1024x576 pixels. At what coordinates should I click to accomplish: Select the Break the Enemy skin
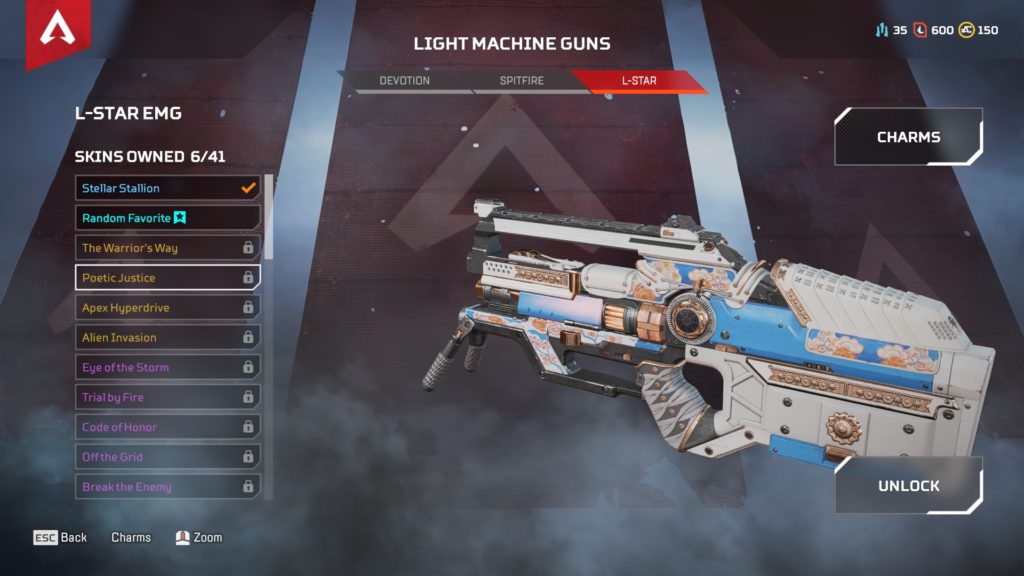(167, 487)
